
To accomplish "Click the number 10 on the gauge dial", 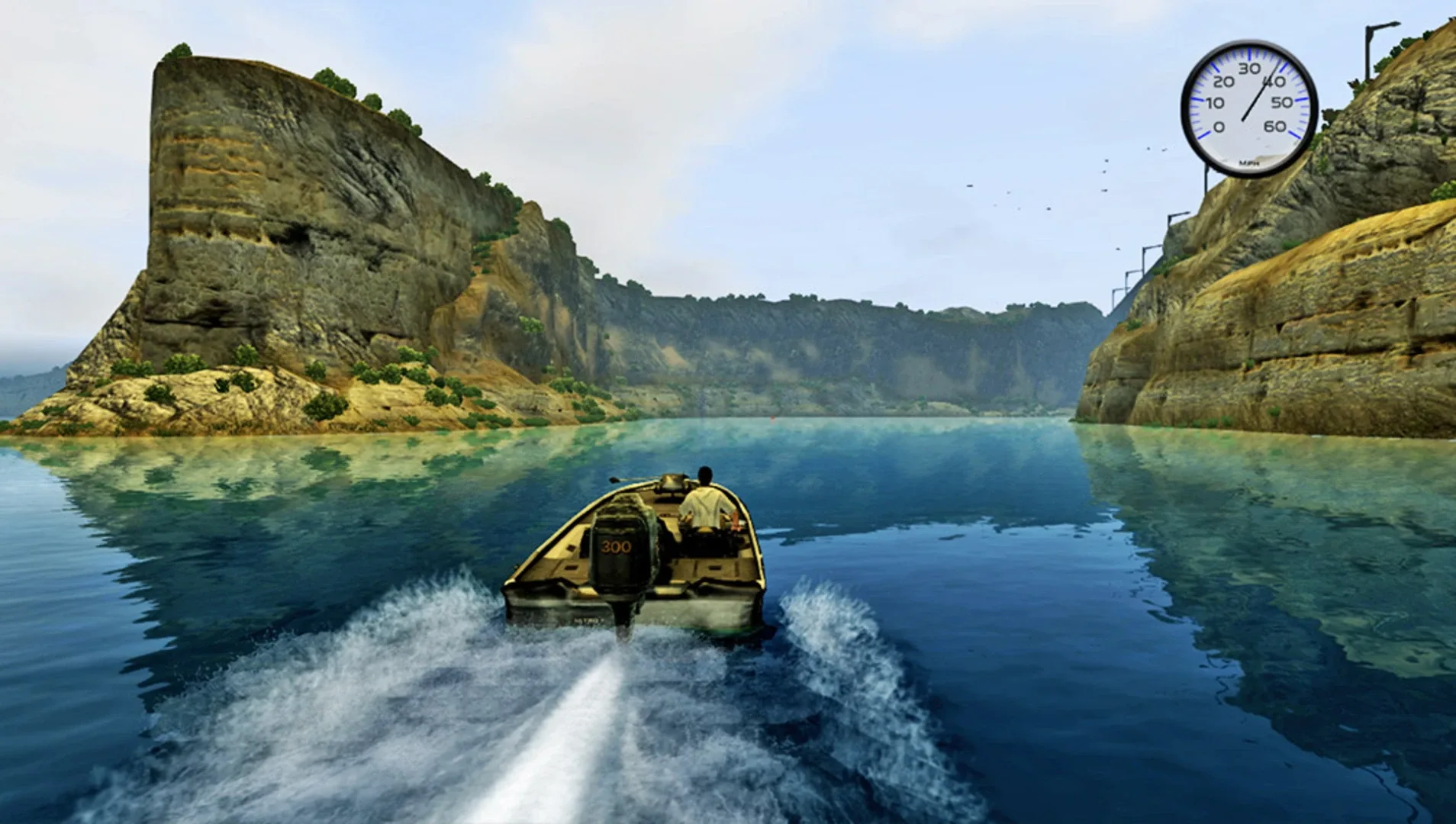I will (1215, 102).
